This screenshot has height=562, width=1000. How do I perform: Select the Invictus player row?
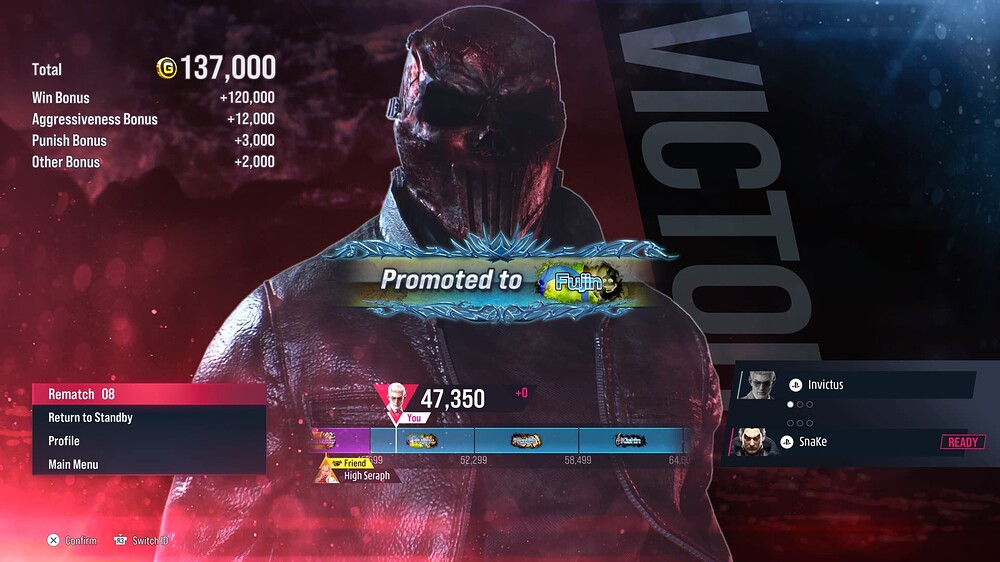[855, 384]
